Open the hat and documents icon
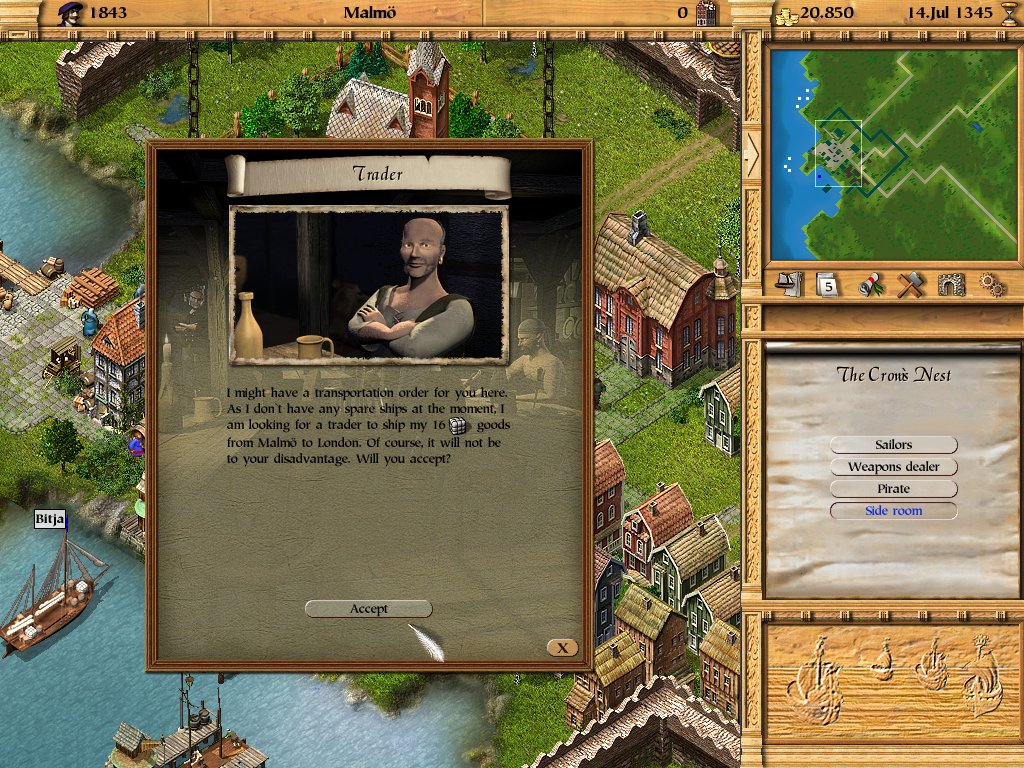Screen dimensions: 1024x768 [x=791, y=285]
